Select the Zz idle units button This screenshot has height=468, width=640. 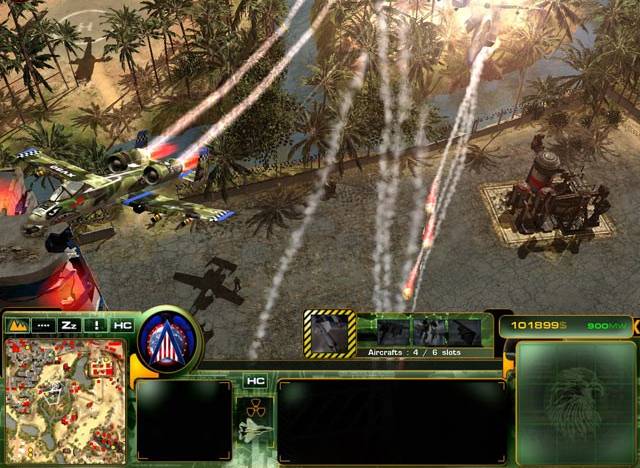pyautogui.click(x=69, y=325)
